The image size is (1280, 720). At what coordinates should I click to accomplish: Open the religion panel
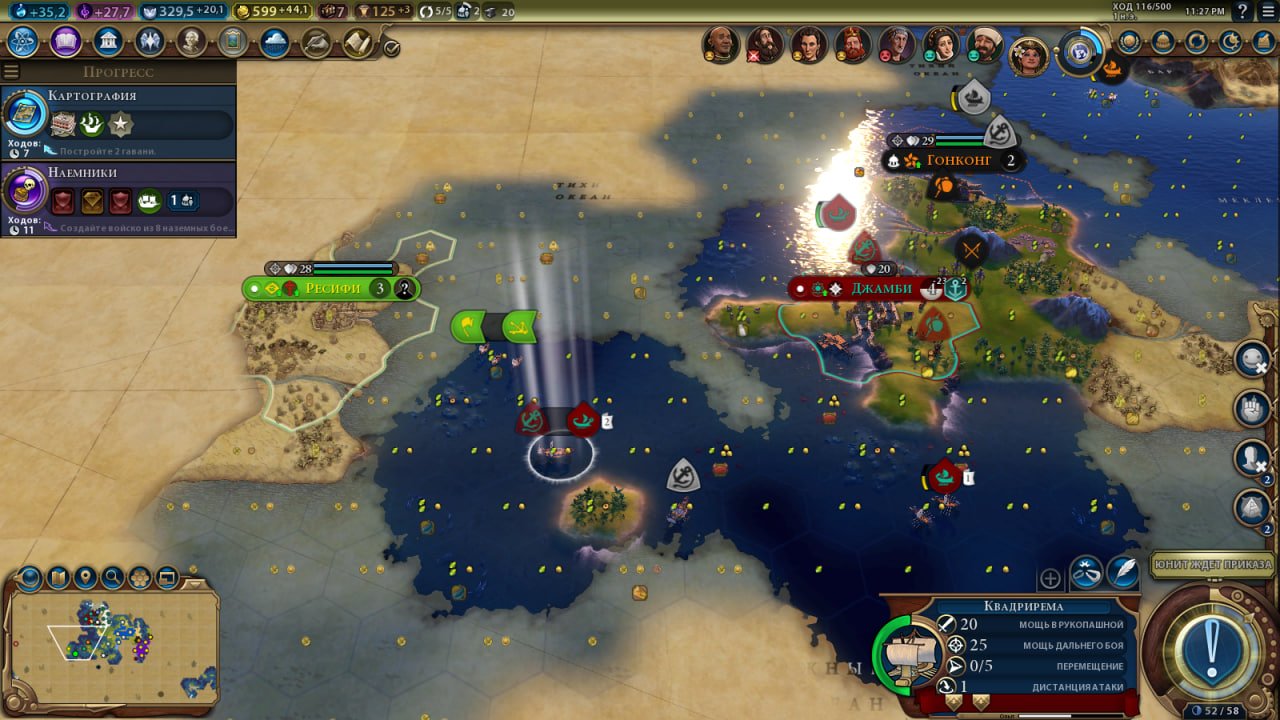(150, 42)
